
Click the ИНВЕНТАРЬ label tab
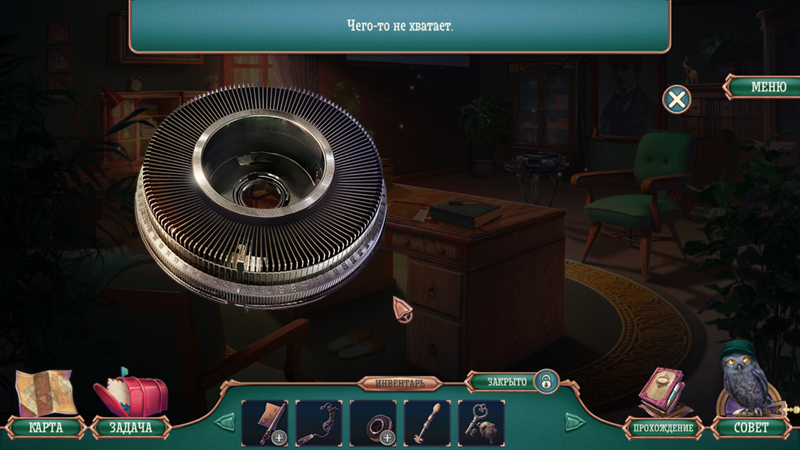click(400, 383)
